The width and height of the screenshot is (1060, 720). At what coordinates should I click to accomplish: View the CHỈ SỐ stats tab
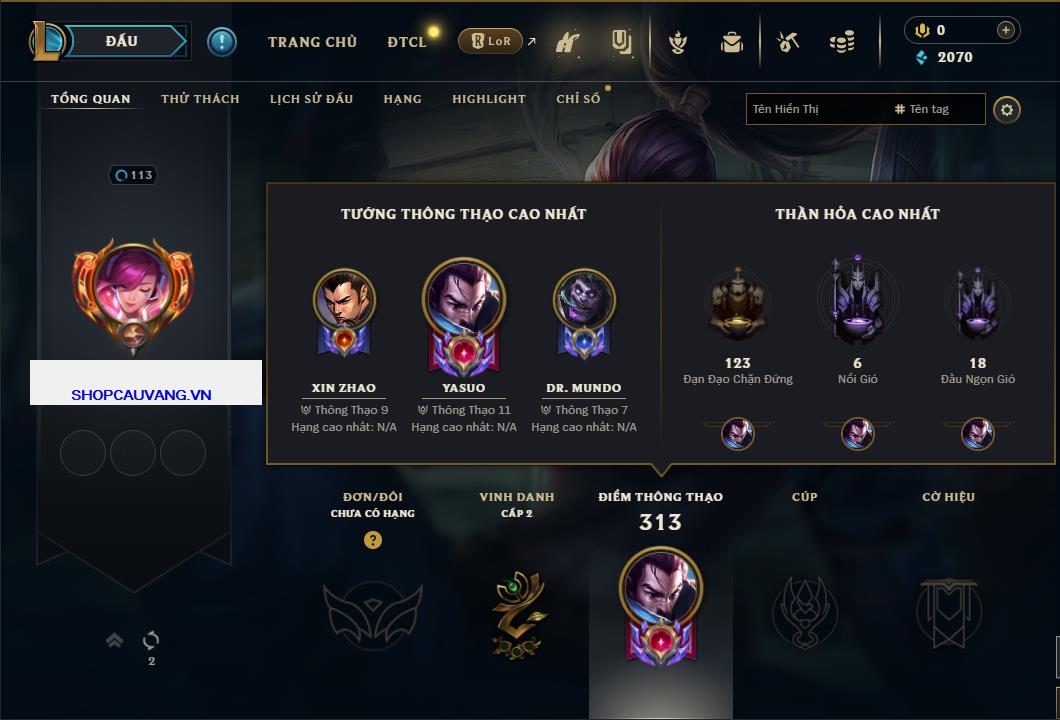(x=578, y=99)
